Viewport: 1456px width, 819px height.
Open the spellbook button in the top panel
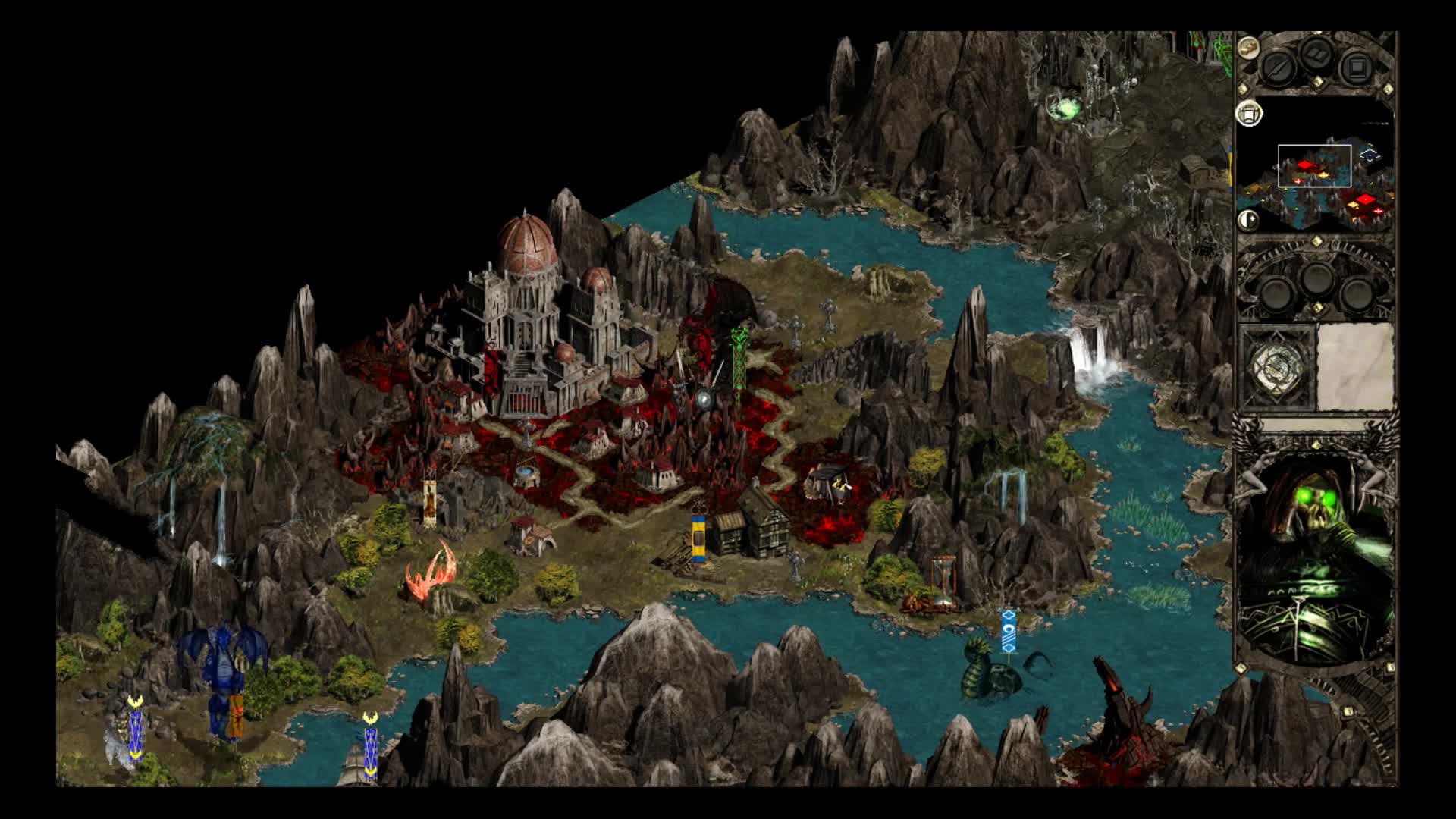pos(1317,55)
